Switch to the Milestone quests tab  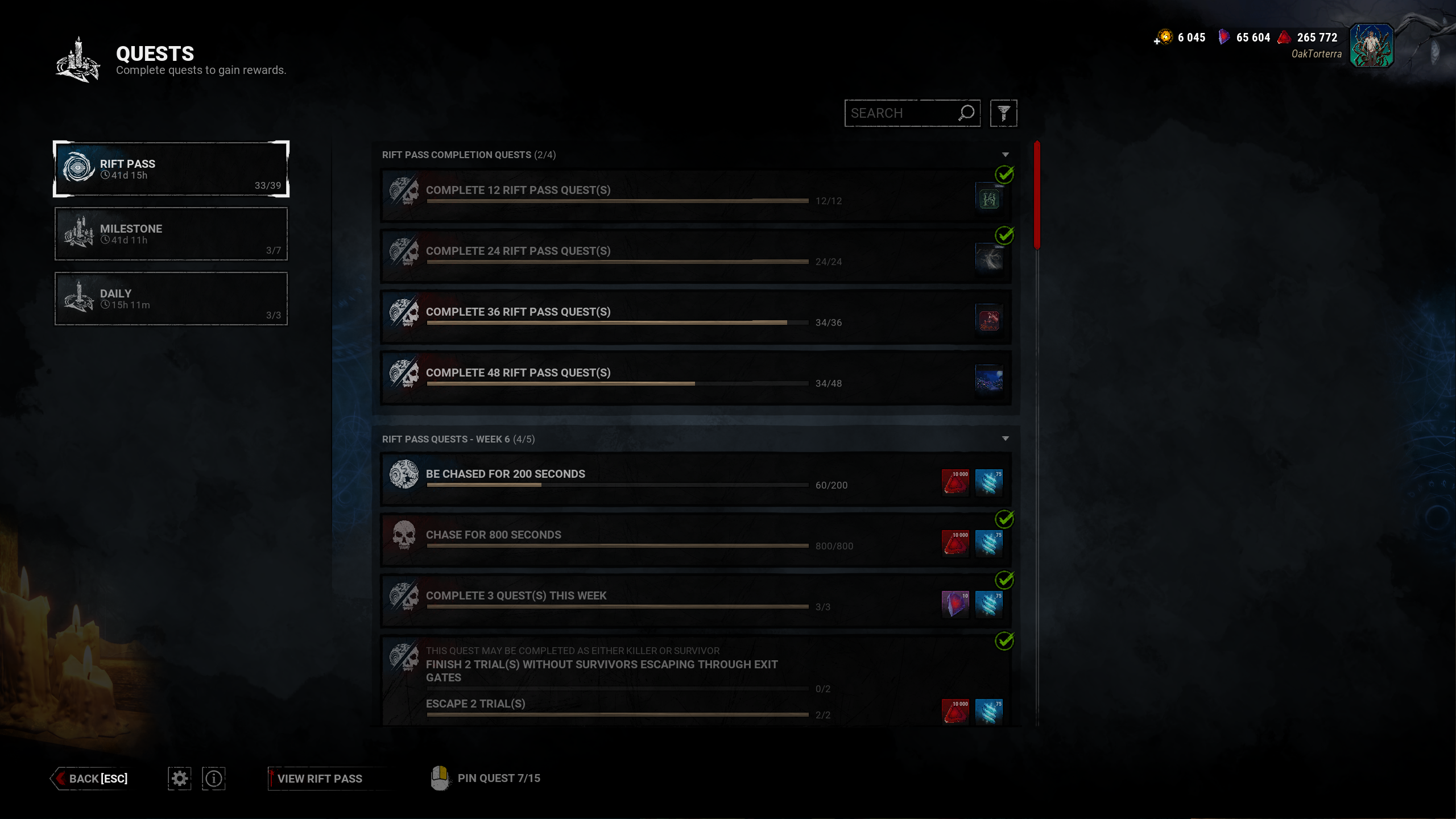(x=171, y=234)
